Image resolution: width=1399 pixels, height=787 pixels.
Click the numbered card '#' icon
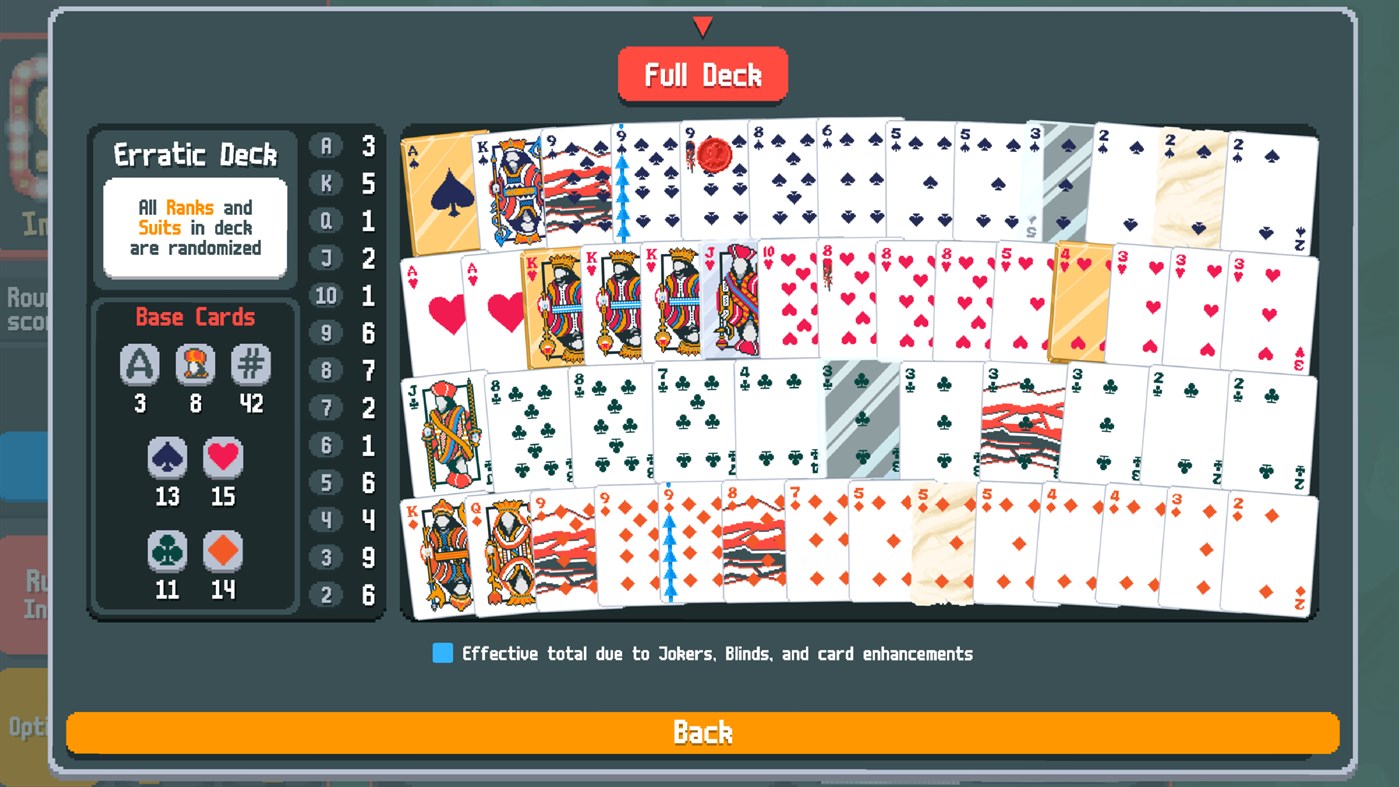click(251, 364)
